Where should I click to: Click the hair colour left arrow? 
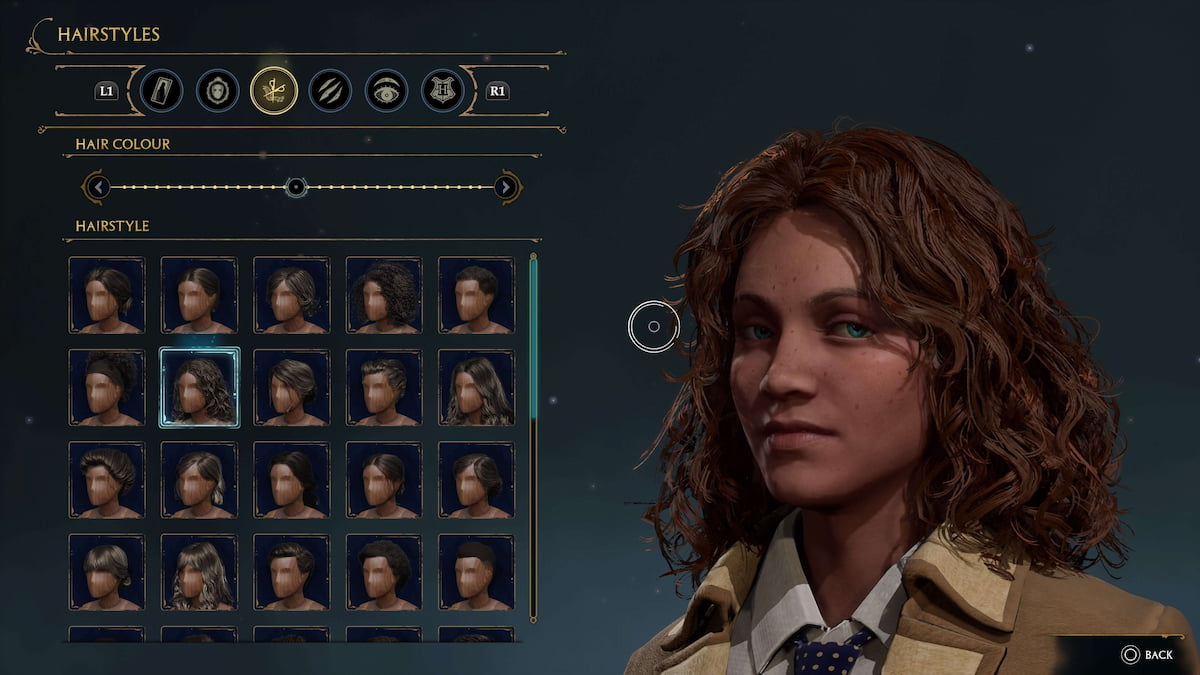pos(96,187)
